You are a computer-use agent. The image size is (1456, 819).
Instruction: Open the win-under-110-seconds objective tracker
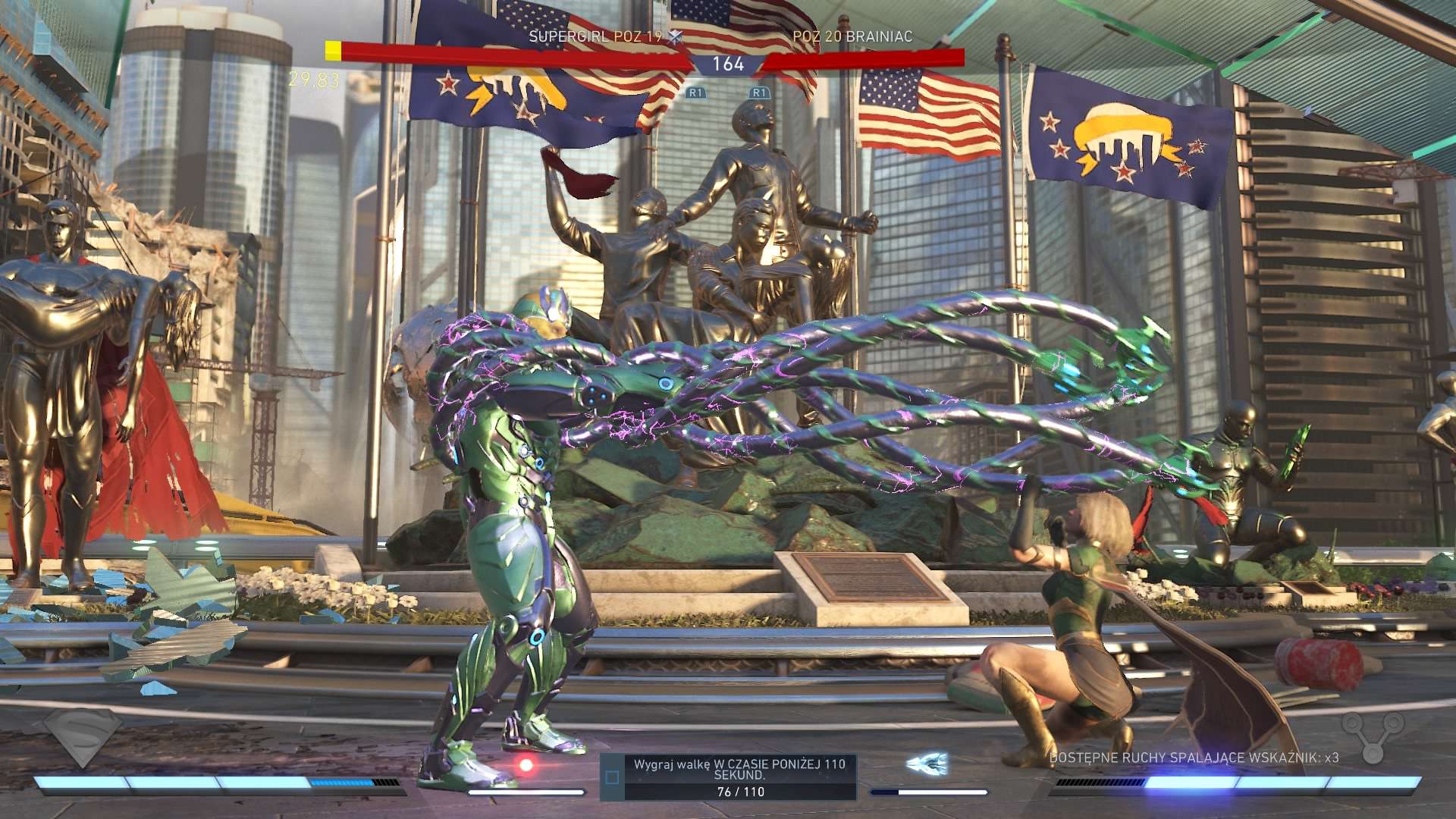click(x=739, y=777)
